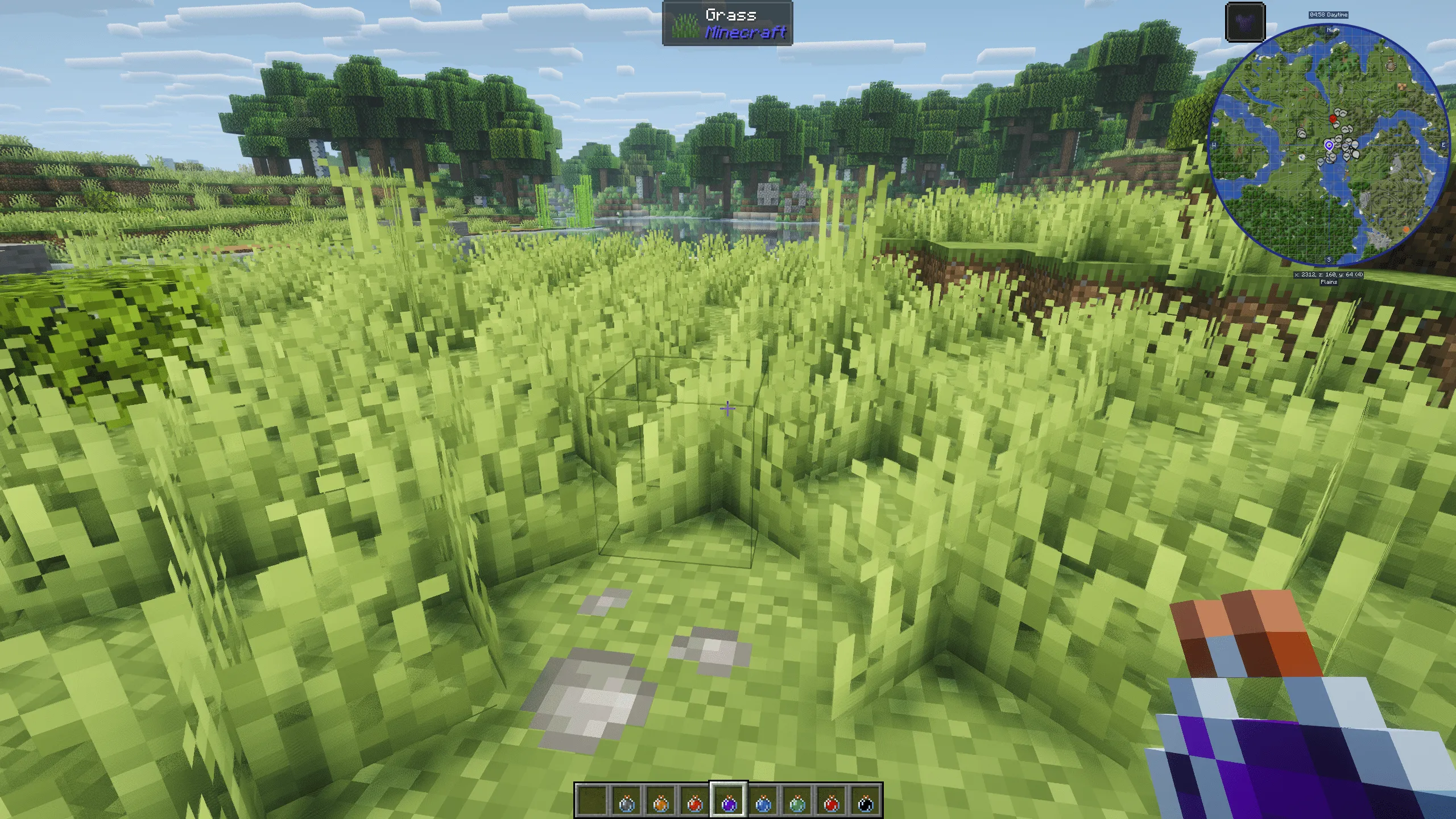Click the player position arrow on the minimap
The image size is (1456, 819).
pos(1329,146)
